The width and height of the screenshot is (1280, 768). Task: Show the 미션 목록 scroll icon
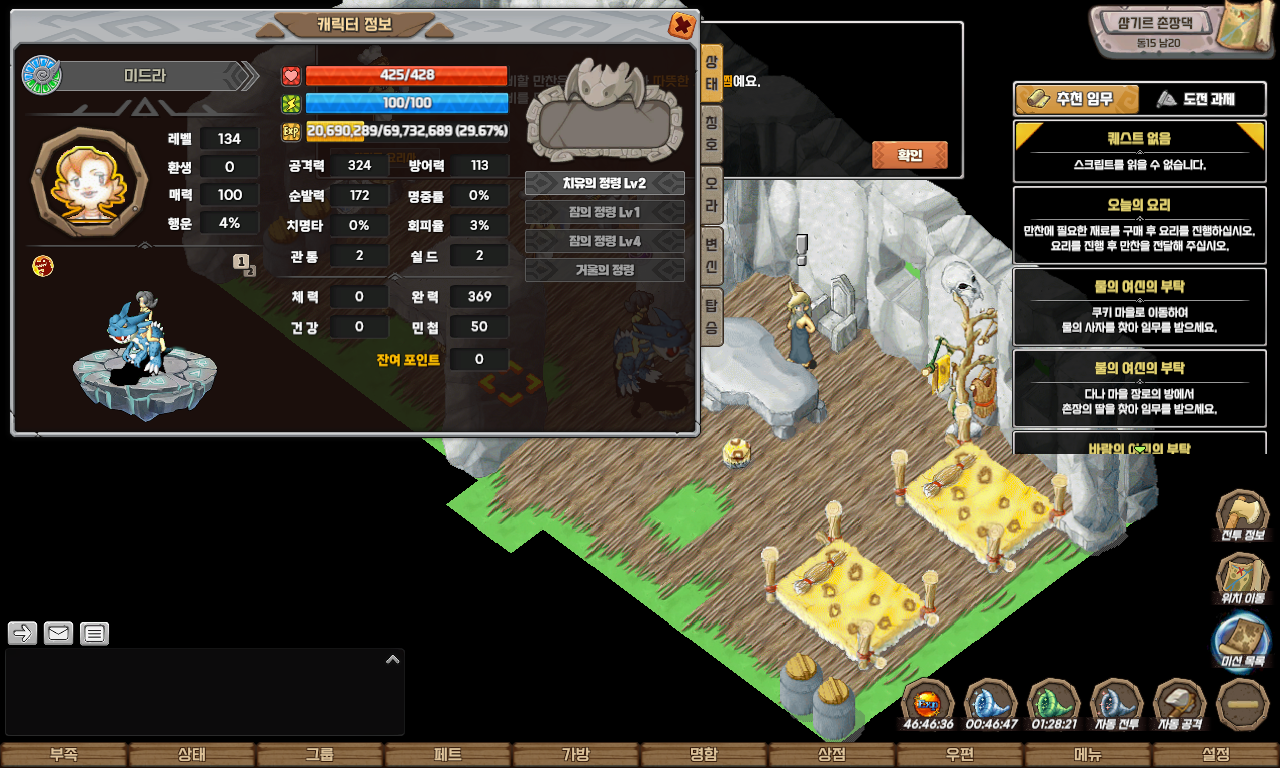coord(1242,641)
